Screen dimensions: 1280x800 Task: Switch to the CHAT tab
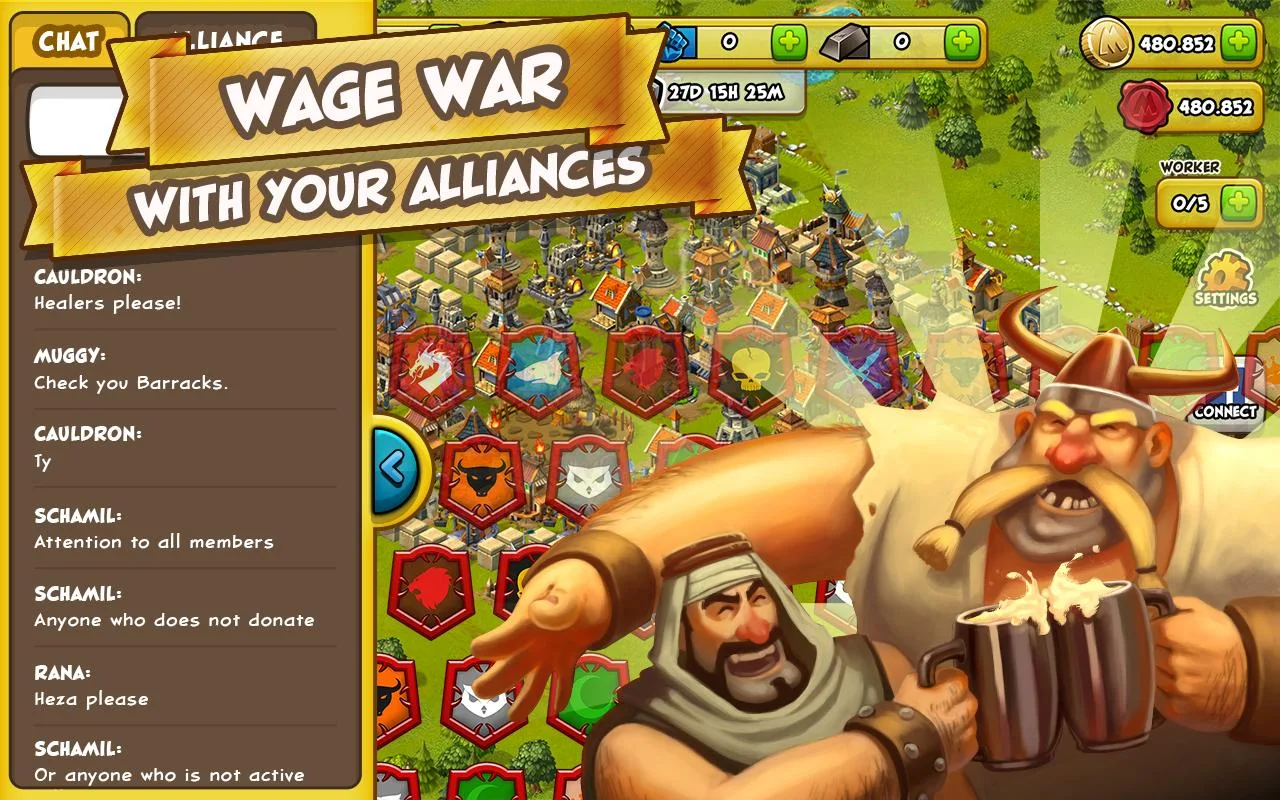coord(68,40)
